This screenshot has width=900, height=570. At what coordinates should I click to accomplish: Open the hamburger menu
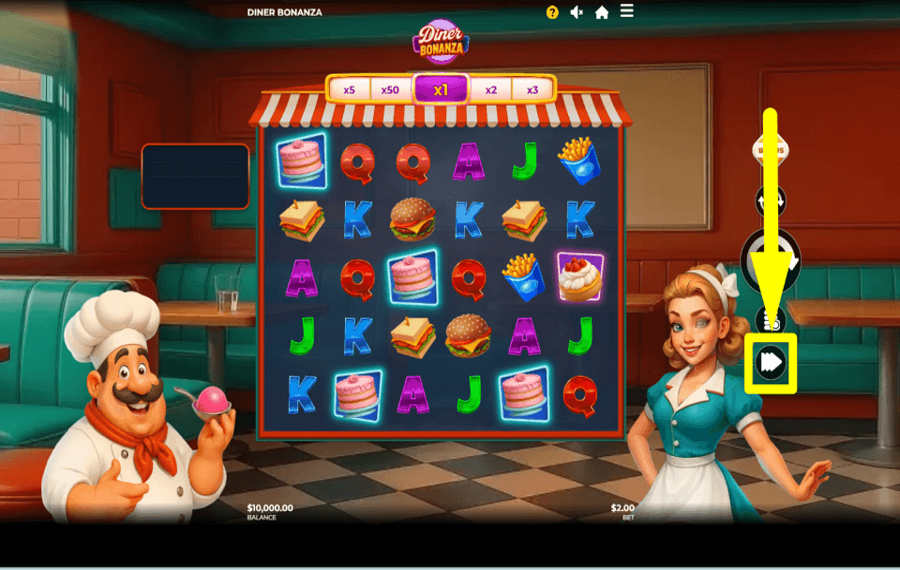[x=627, y=11]
